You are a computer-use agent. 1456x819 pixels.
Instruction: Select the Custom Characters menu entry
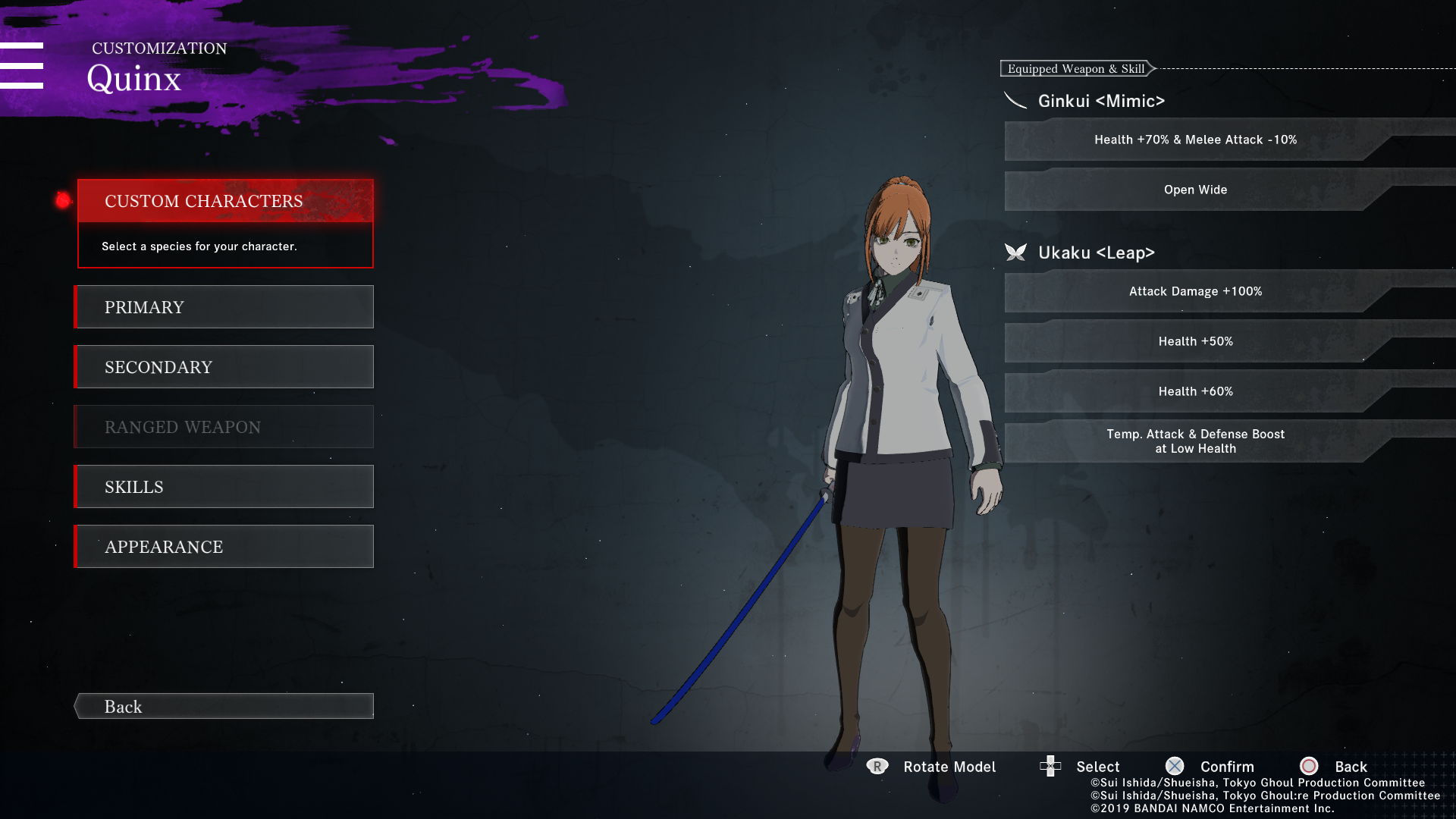point(225,201)
